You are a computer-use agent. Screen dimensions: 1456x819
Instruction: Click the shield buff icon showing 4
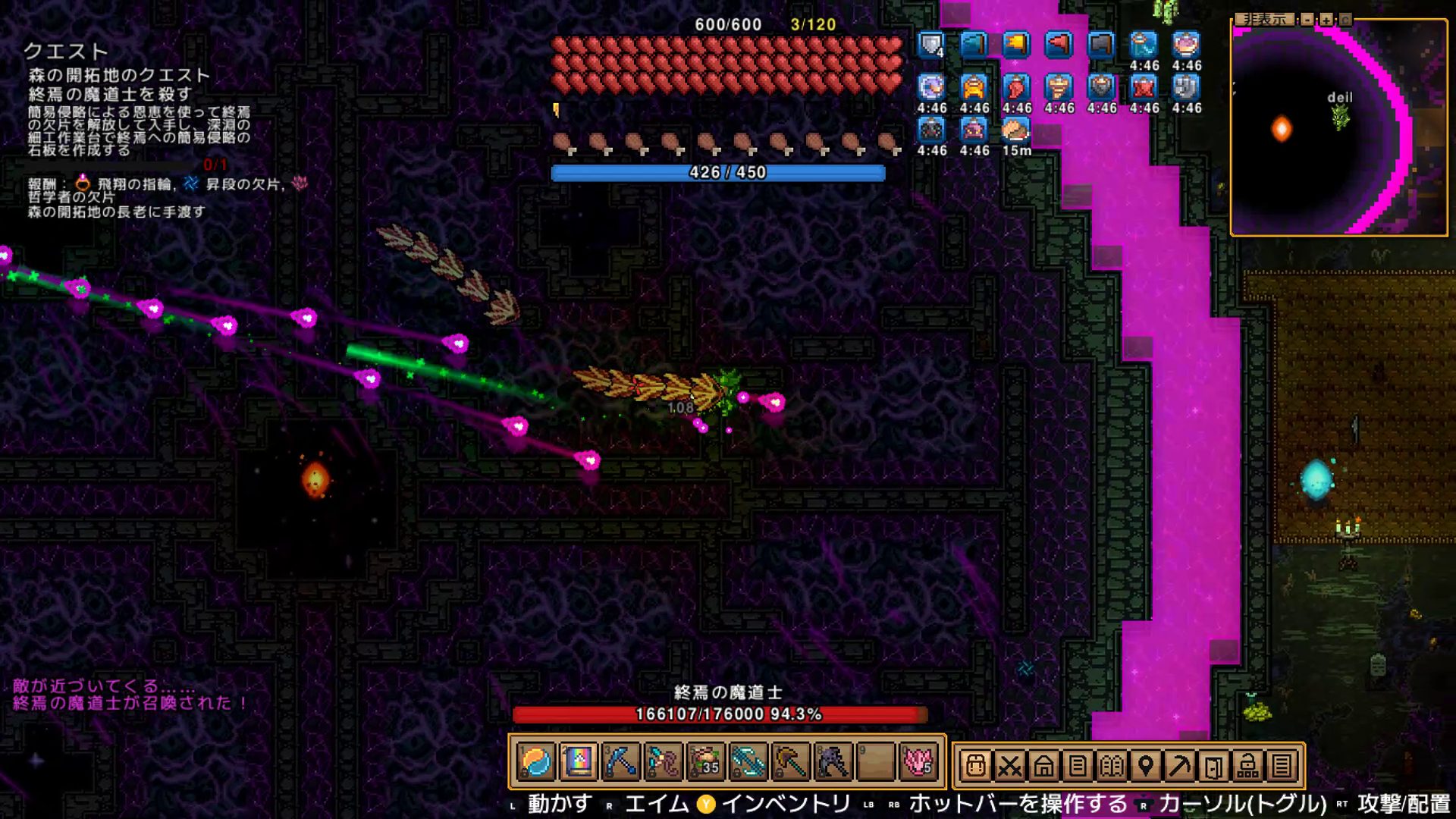click(931, 45)
